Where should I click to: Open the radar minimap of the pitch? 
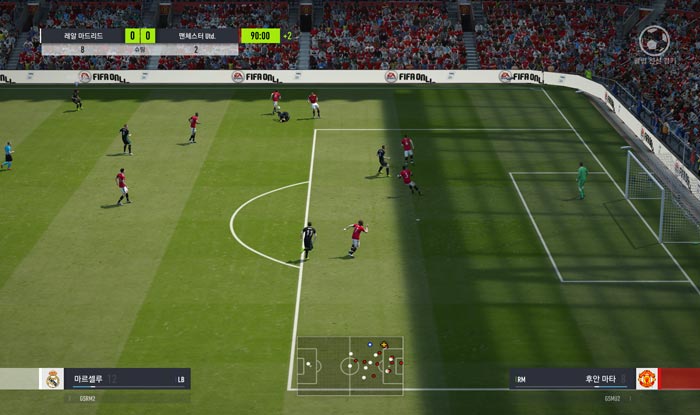pyautogui.click(x=350, y=365)
